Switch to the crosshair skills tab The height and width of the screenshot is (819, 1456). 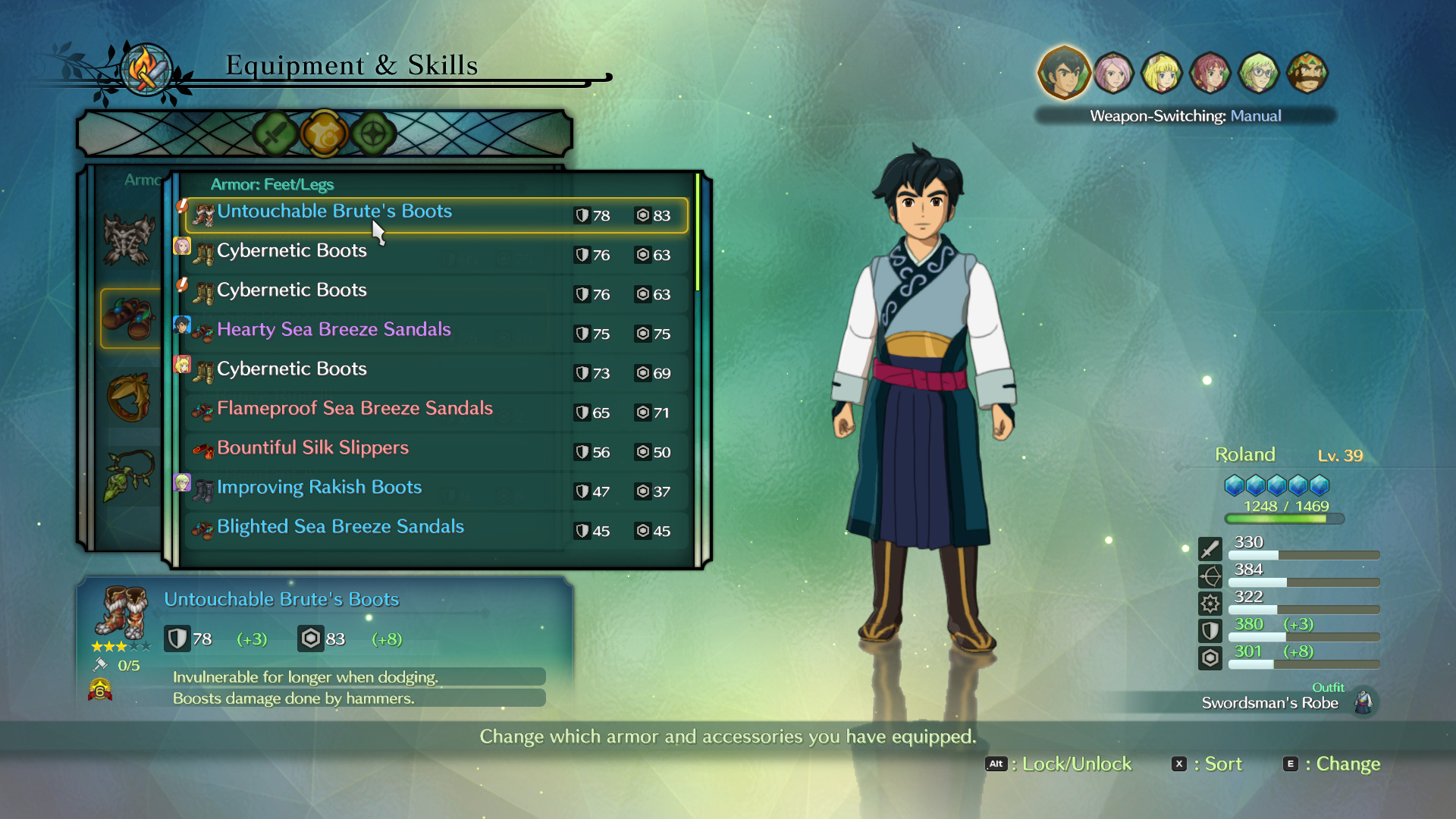373,134
